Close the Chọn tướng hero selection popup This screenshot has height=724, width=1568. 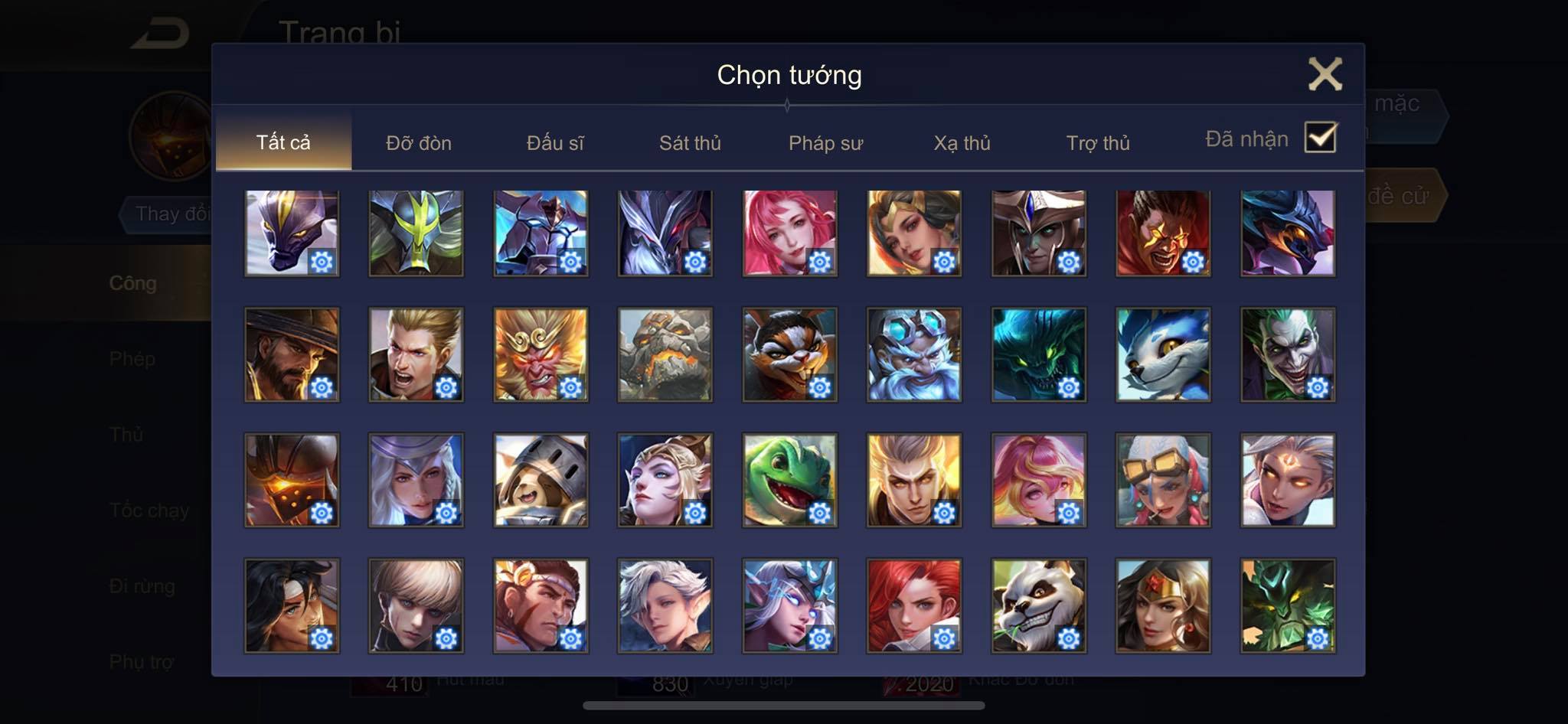coord(1325,74)
